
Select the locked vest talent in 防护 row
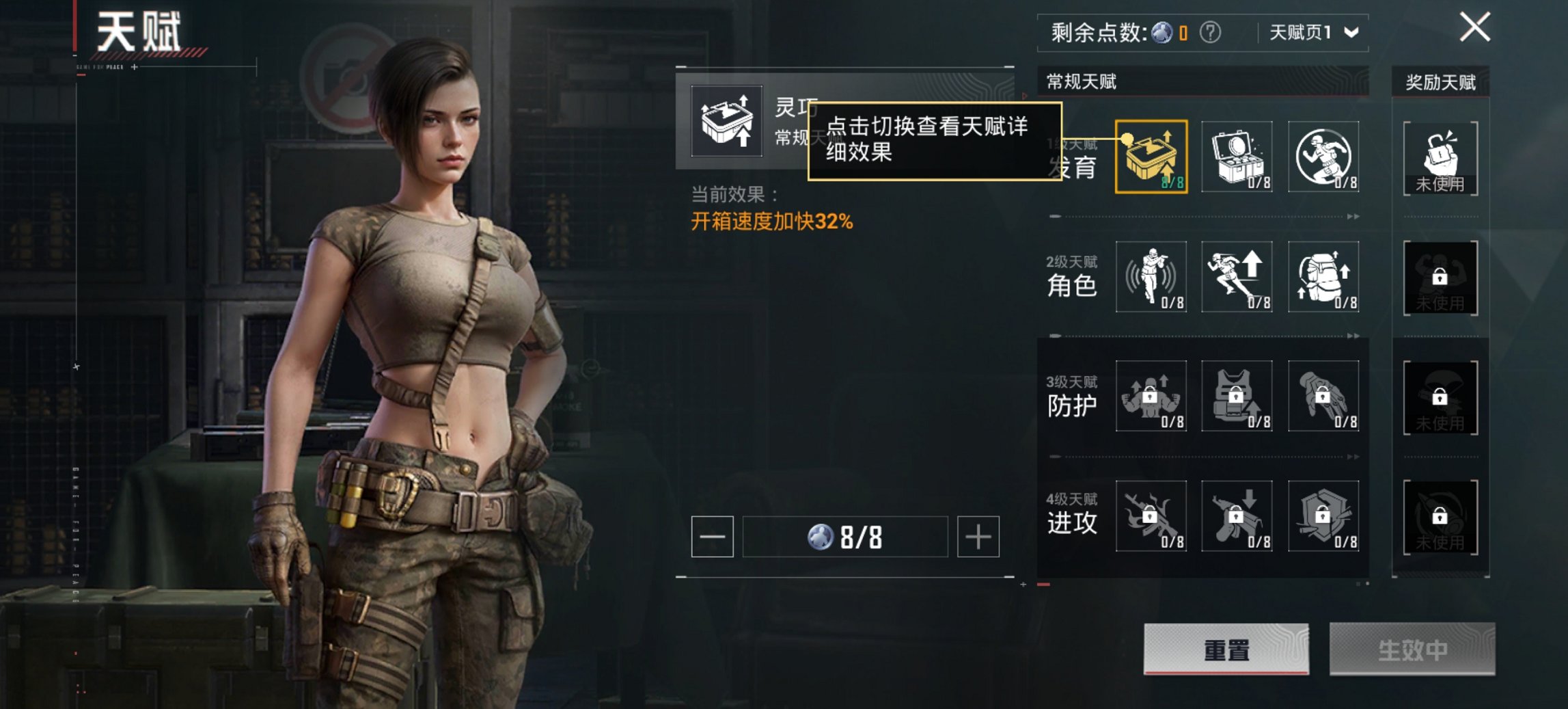click(1237, 397)
